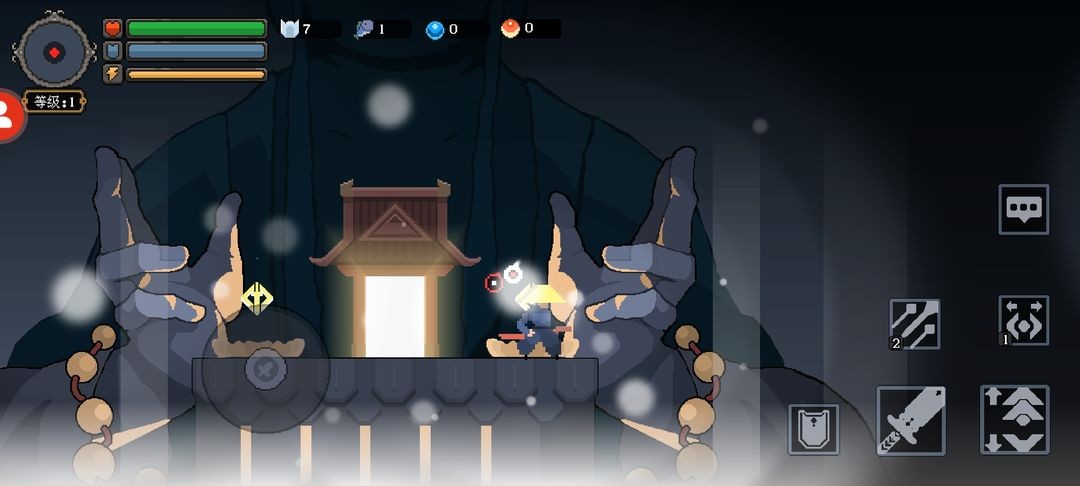Tap the red profile button at left edge
This screenshot has width=1080, height=486.
pos(8,116)
